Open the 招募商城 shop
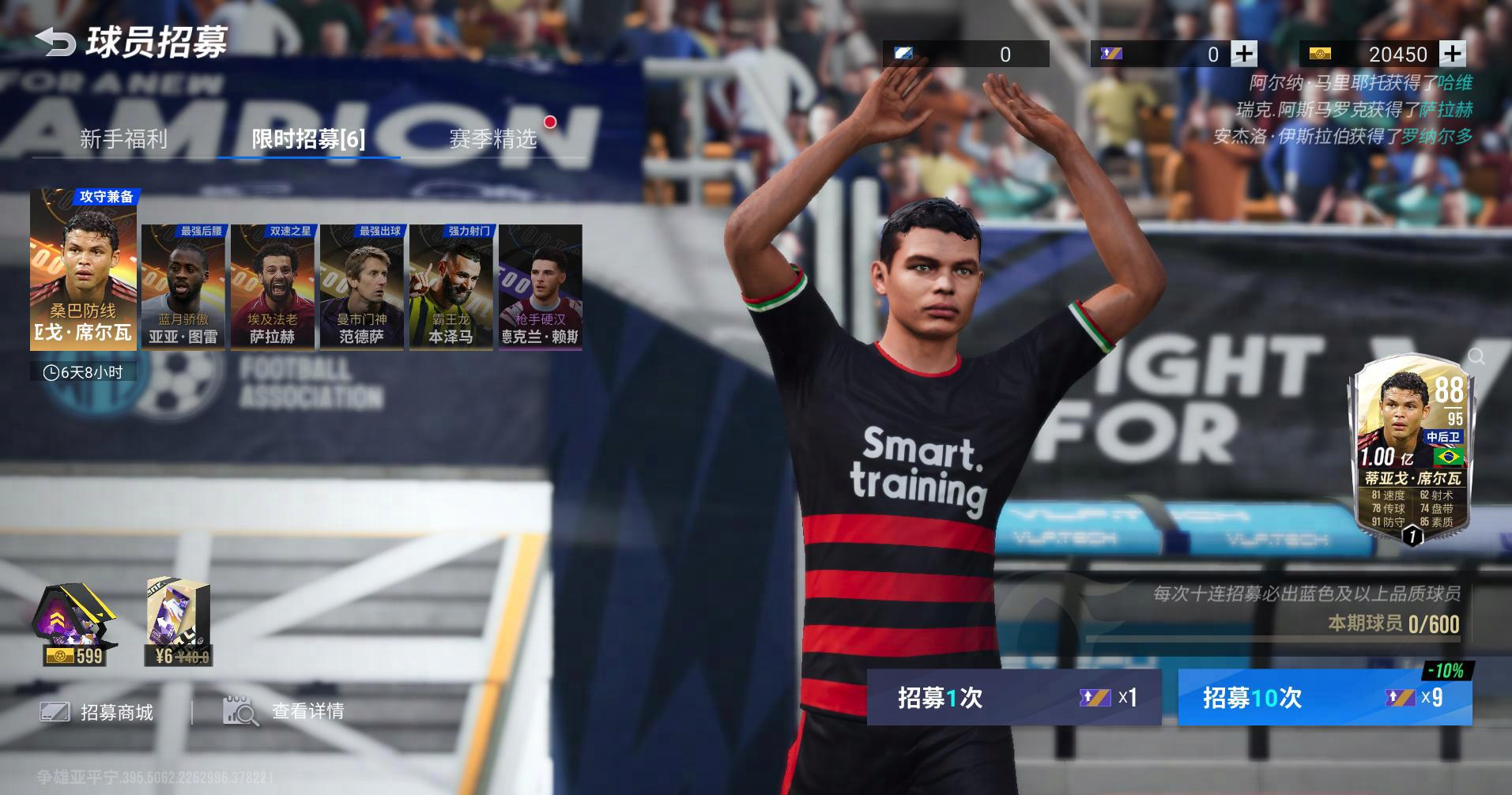Screen dimensions: 1512x795 pos(98,712)
